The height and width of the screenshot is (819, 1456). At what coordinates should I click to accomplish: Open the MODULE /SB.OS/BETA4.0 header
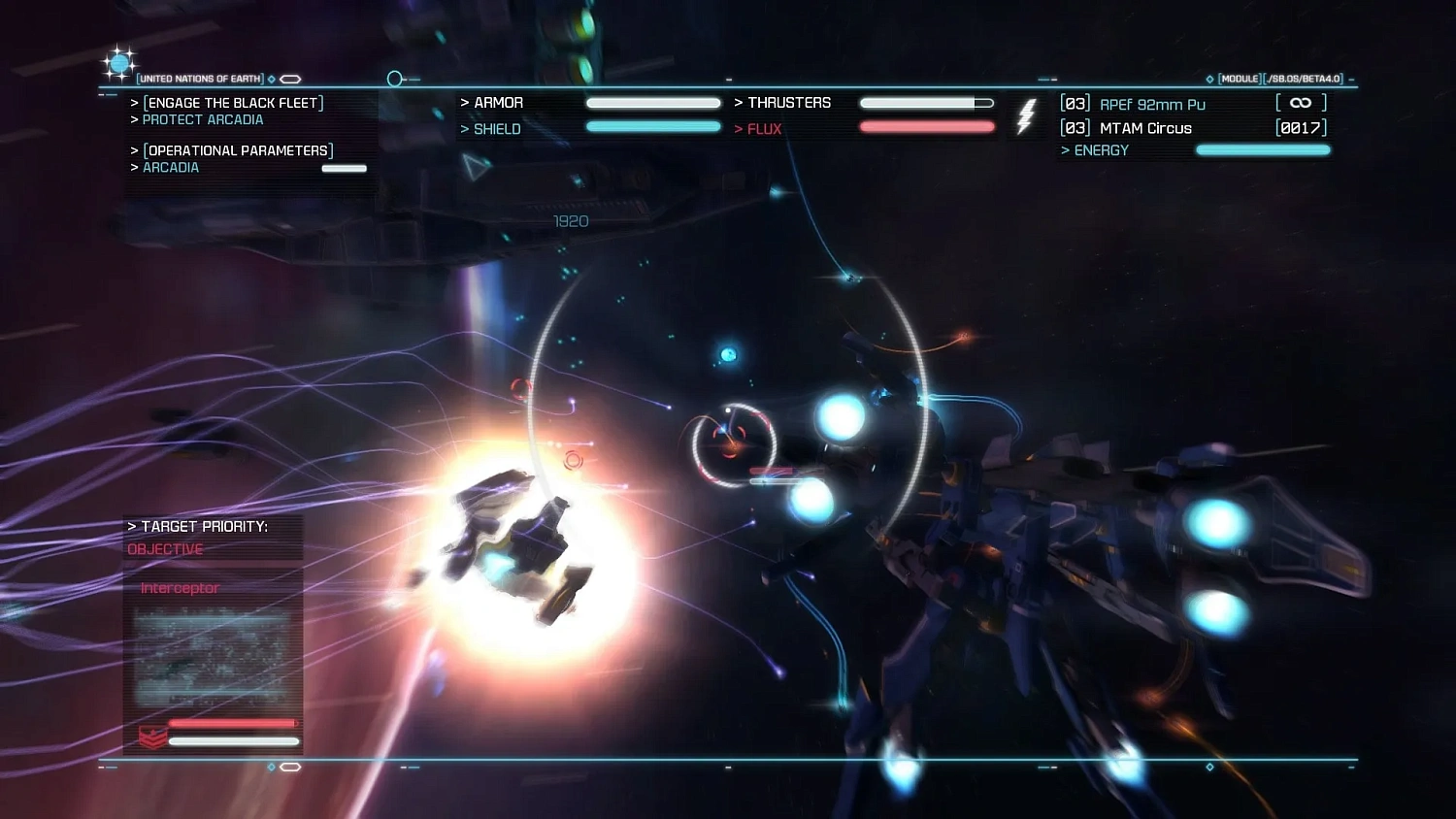tap(1276, 79)
